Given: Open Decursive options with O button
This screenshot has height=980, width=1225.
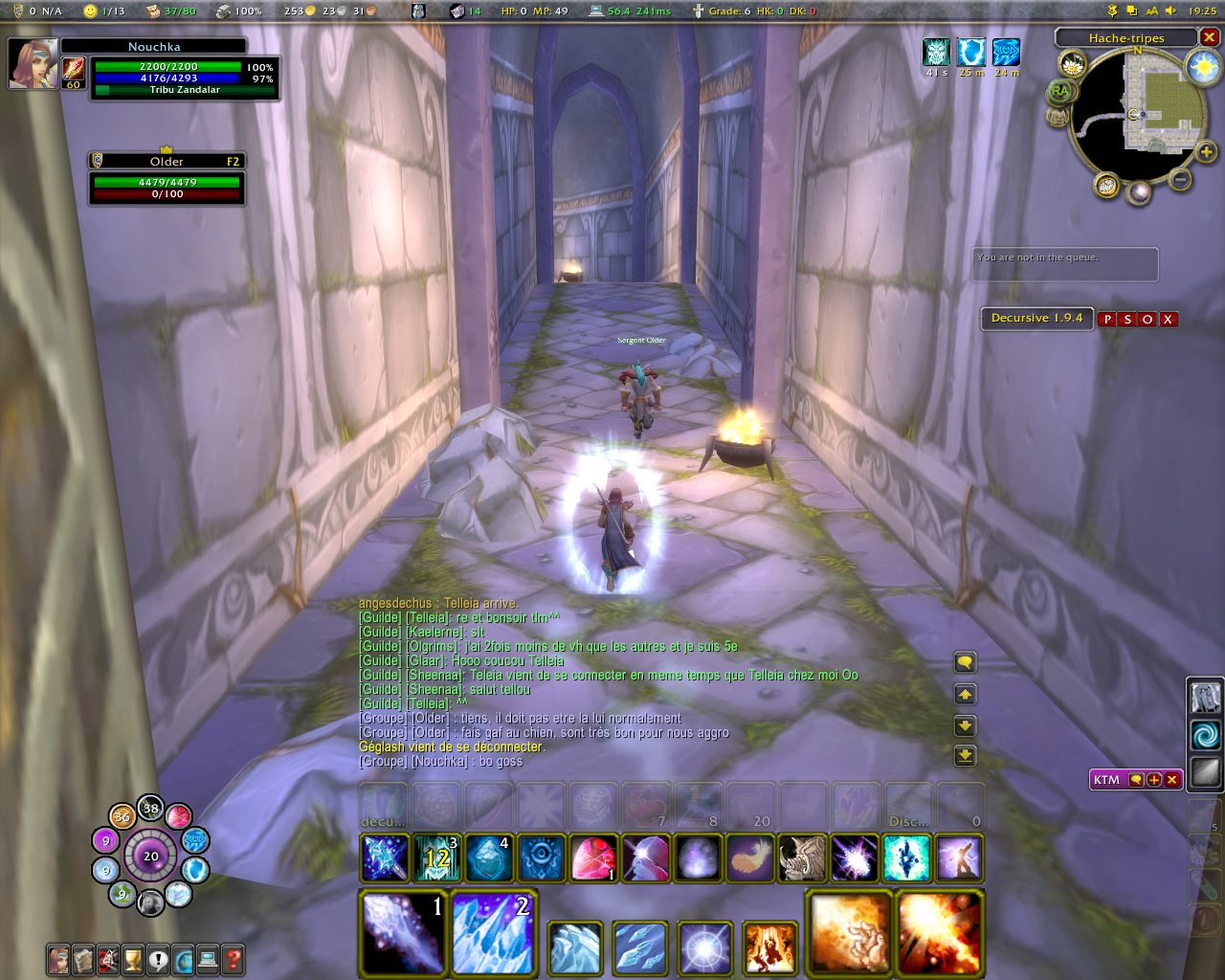Looking at the screenshot, I should (1147, 319).
